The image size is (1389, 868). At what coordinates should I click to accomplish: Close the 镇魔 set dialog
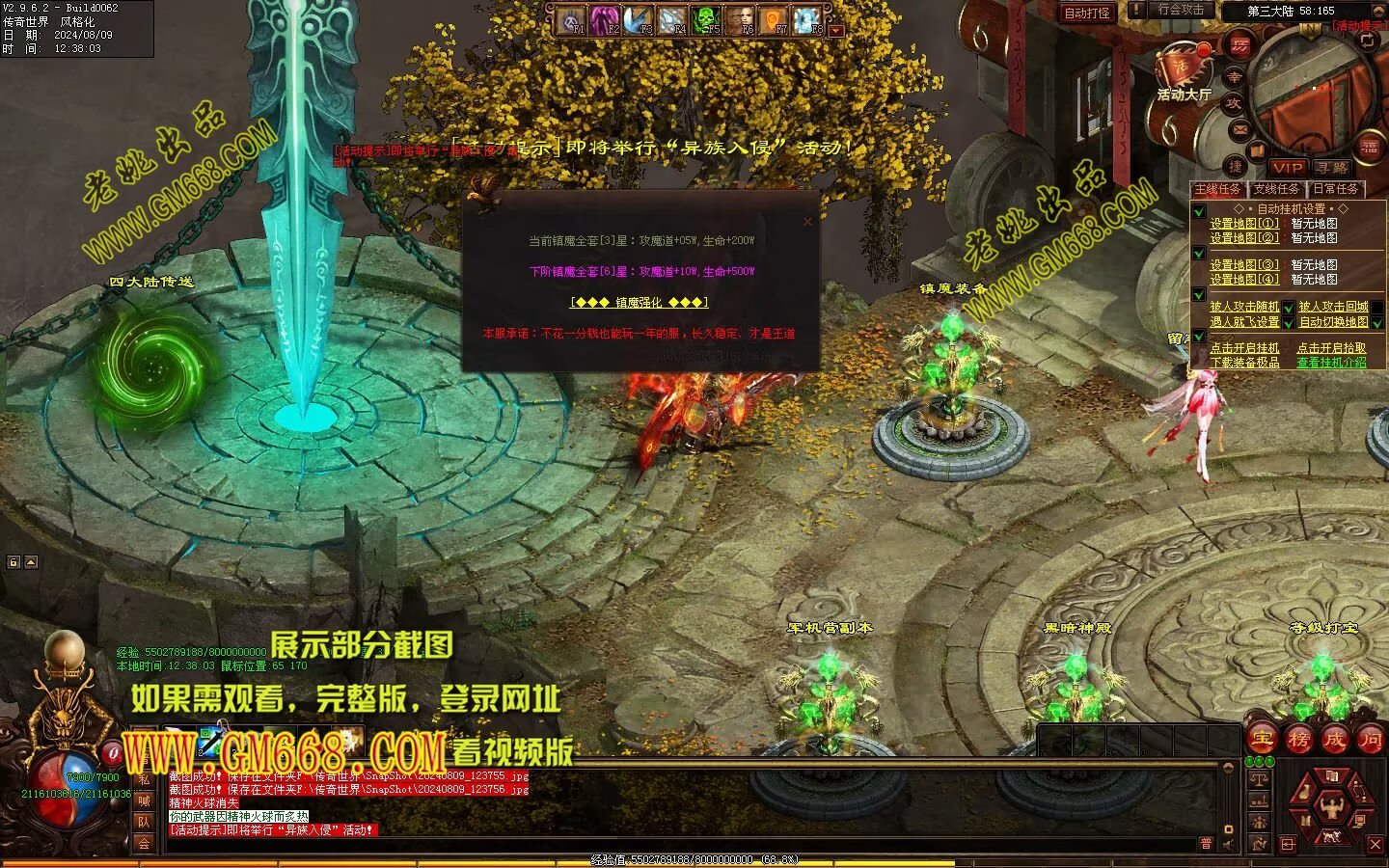[x=807, y=222]
